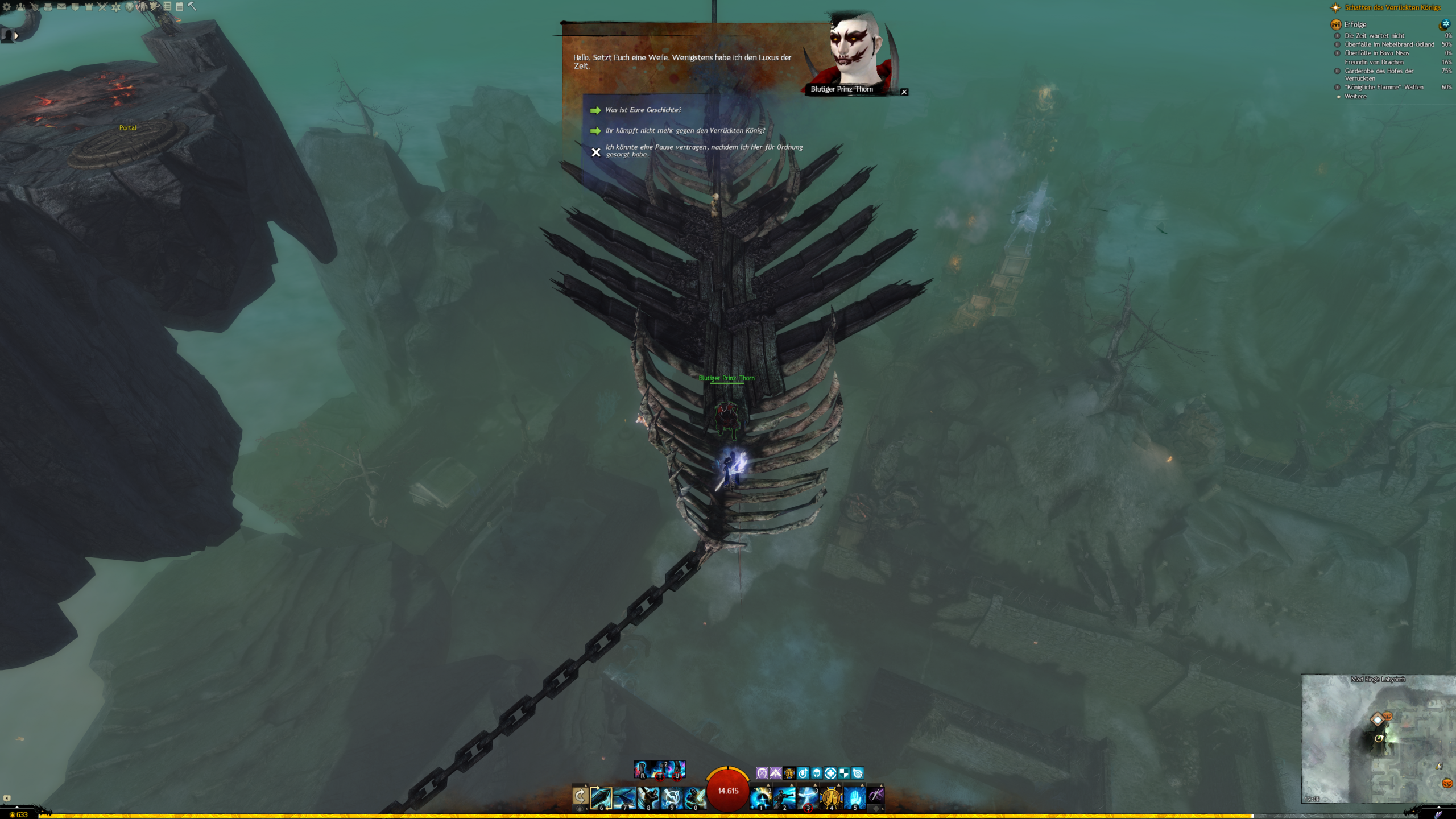
Task: Select the "Ich könnte eine Pause vertragen" reply
Action: [704, 151]
